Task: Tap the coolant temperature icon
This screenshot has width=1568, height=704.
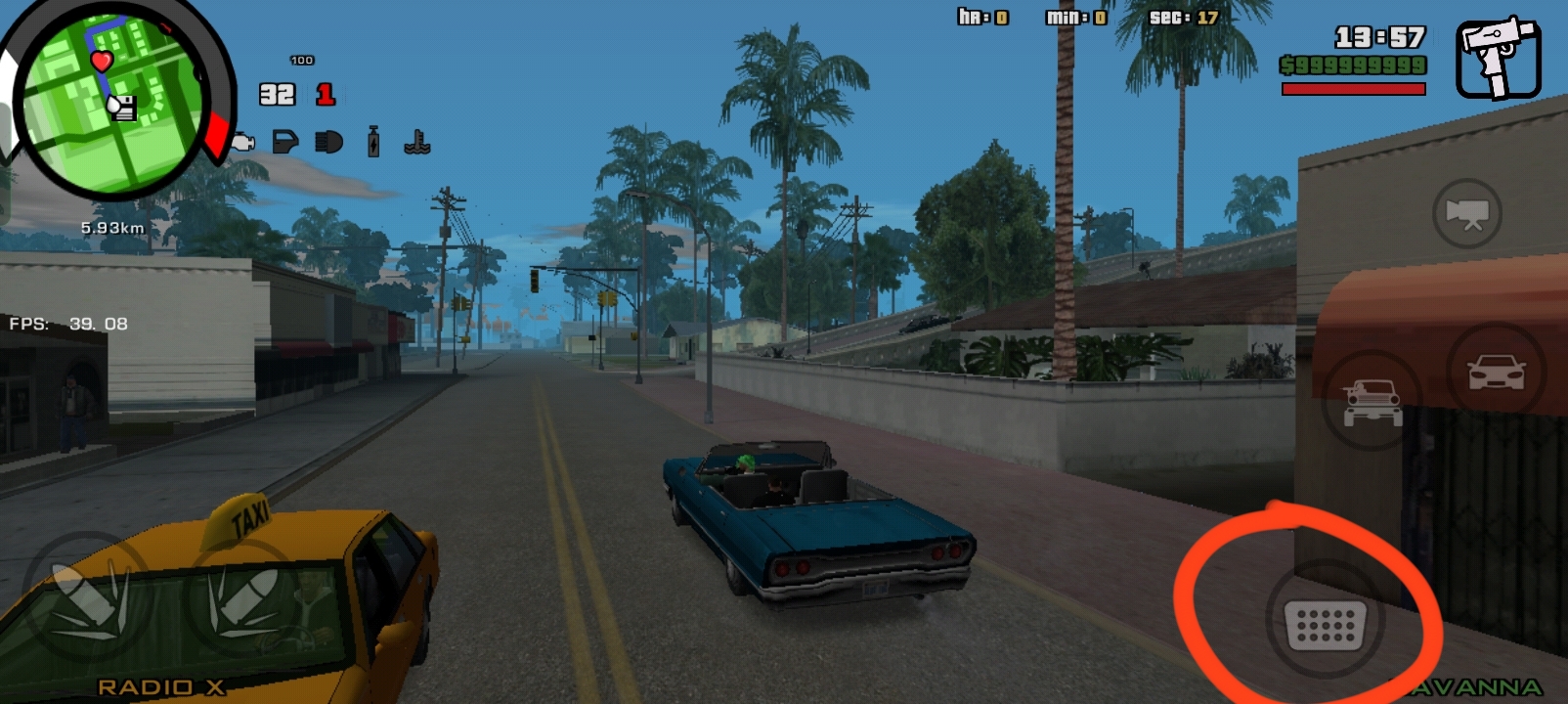Action: tap(417, 144)
